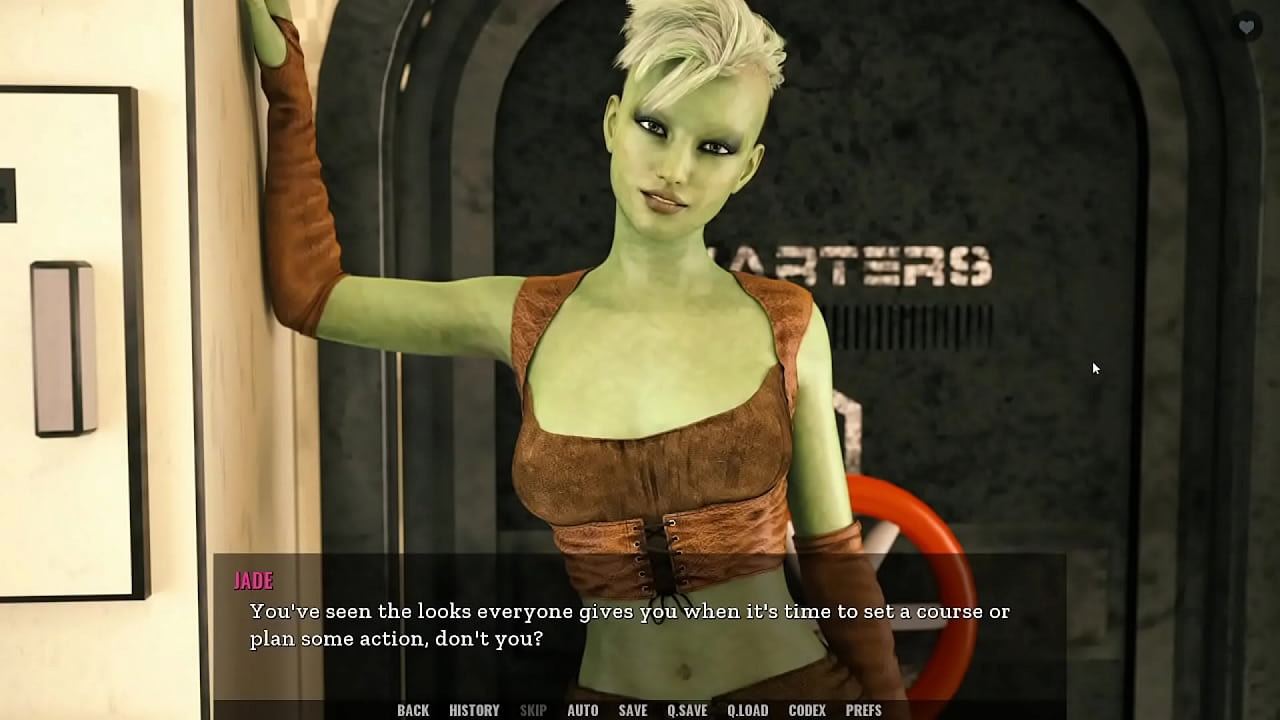Open the Codex
This screenshot has width=1280, height=720.
807,710
